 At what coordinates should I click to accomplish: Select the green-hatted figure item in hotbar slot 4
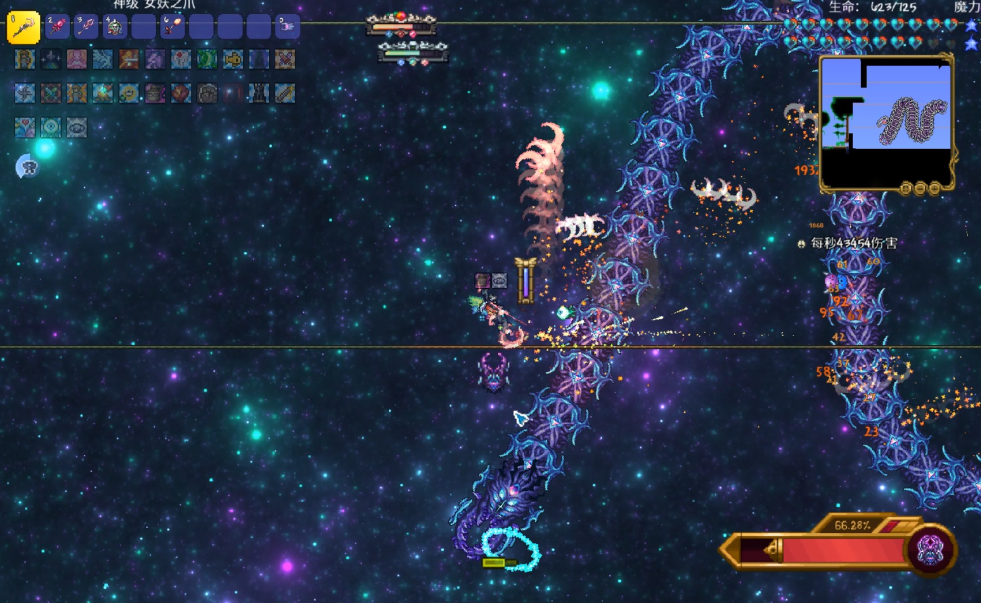[x=114, y=27]
